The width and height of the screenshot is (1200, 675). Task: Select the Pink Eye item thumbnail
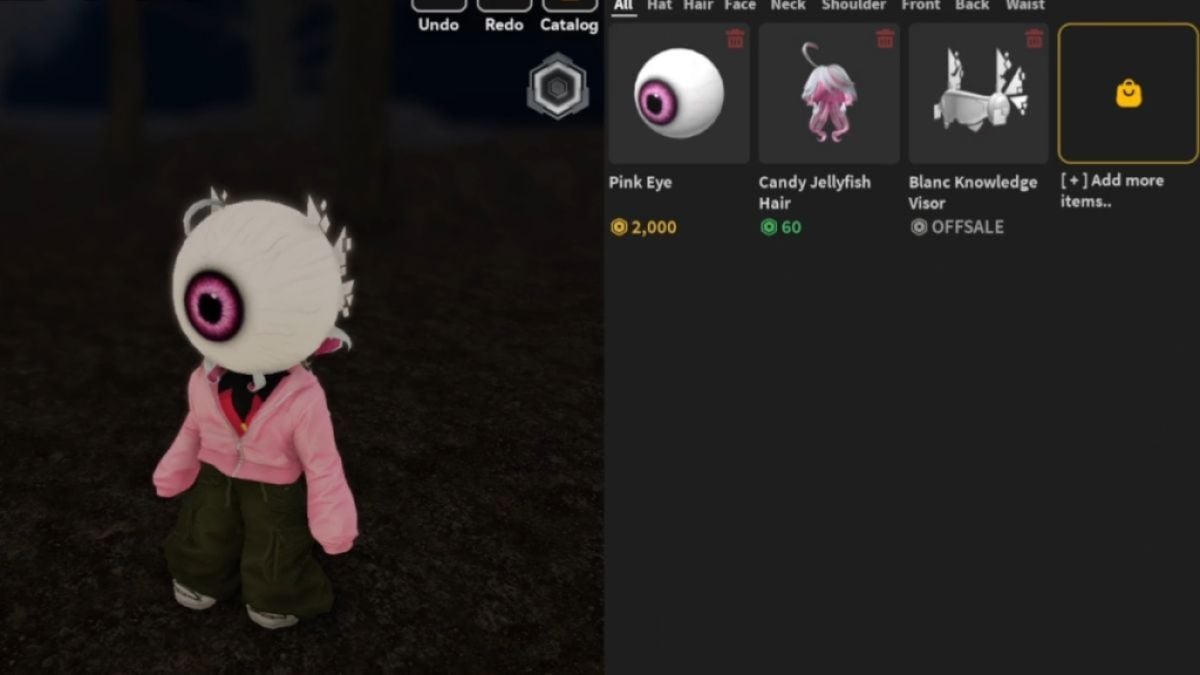point(679,95)
